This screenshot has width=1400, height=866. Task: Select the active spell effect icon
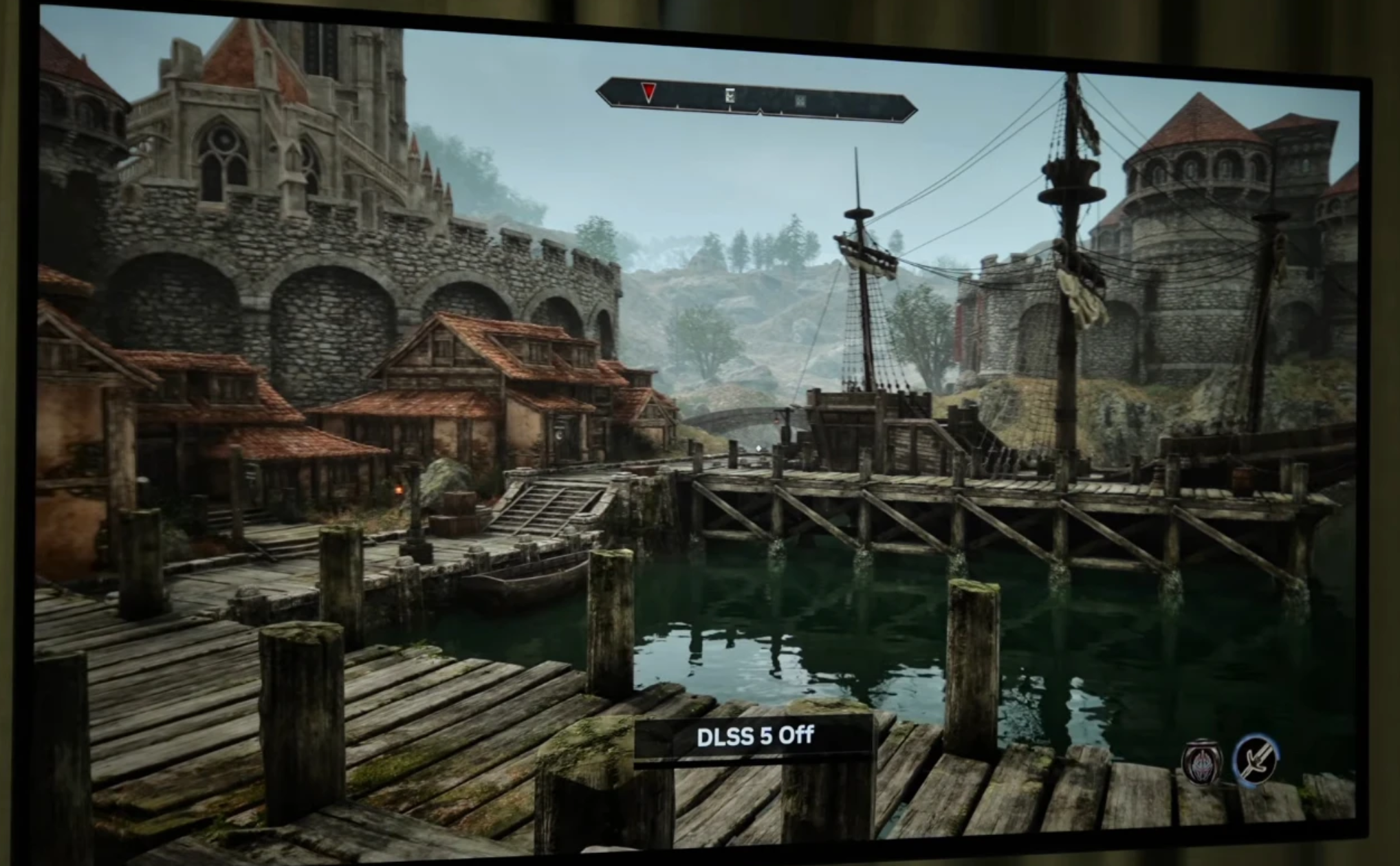point(1201,762)
